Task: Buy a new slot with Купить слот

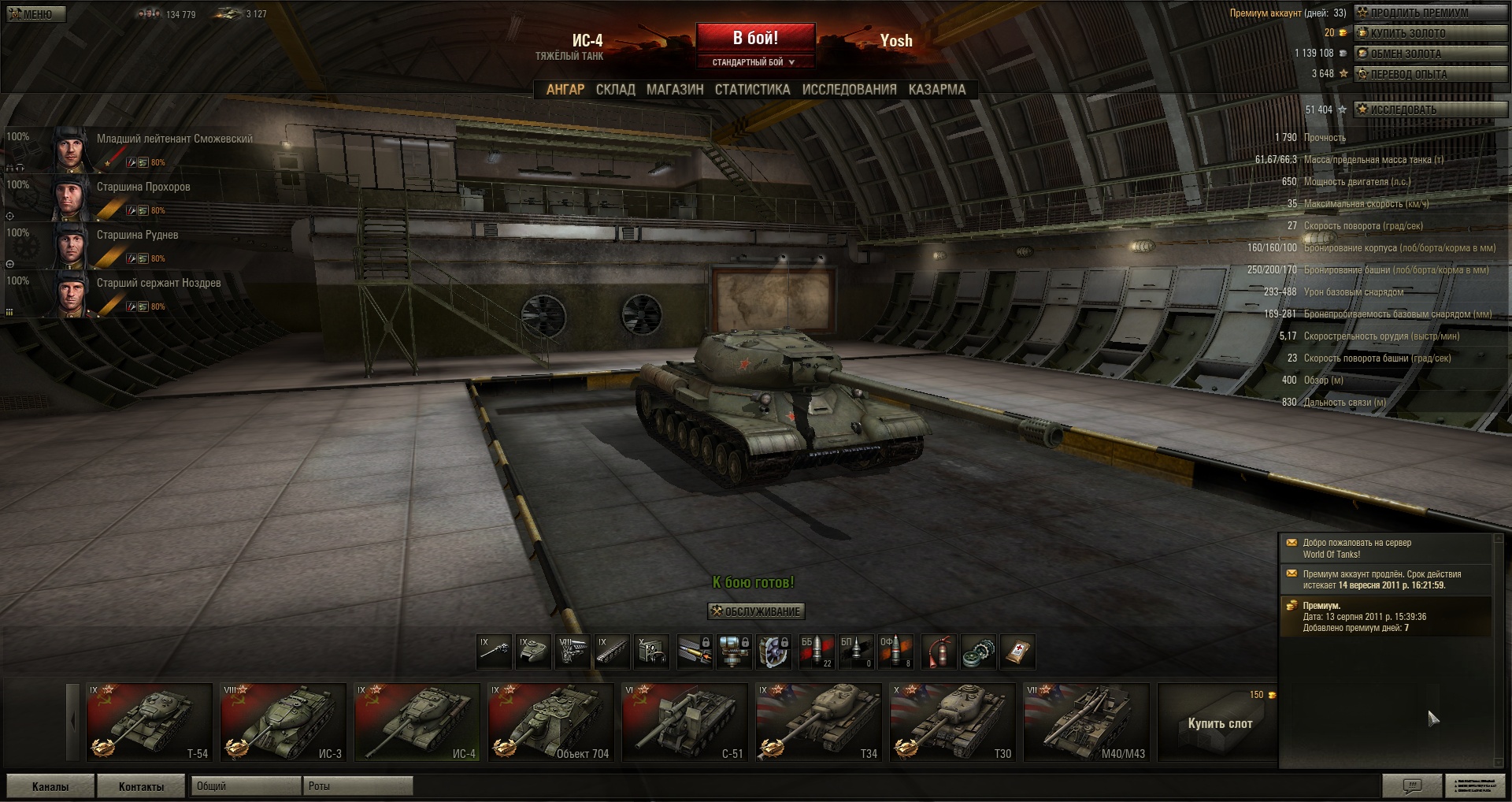Action: (x=1219, y=723)
